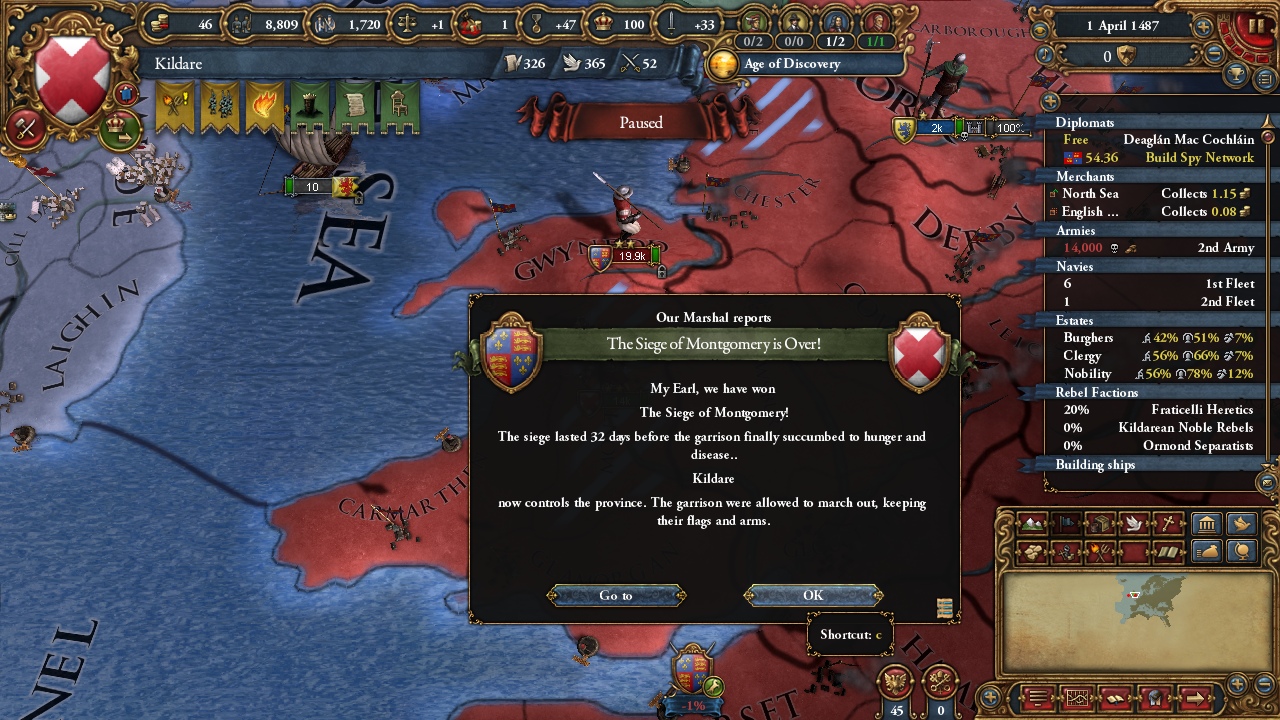Screen dimensions: 1280x720
Task: Open the production interface with crossed tools
Action: point(27,128)
